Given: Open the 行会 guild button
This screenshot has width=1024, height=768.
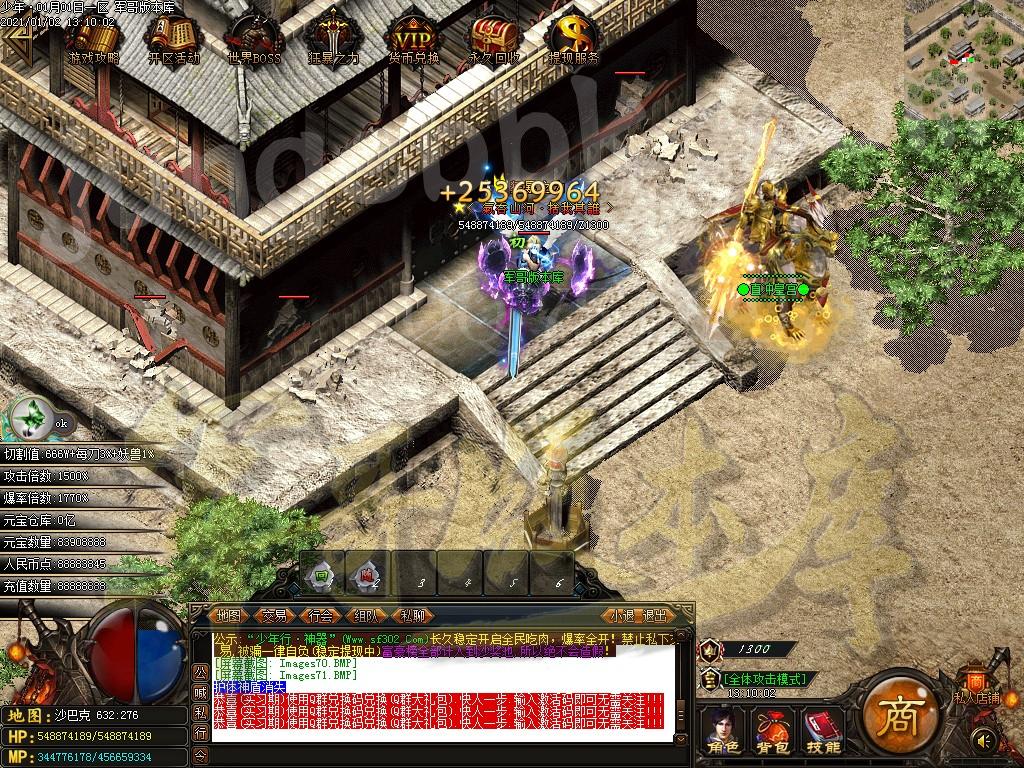Looking at the screenshot, I should point(320,616).
